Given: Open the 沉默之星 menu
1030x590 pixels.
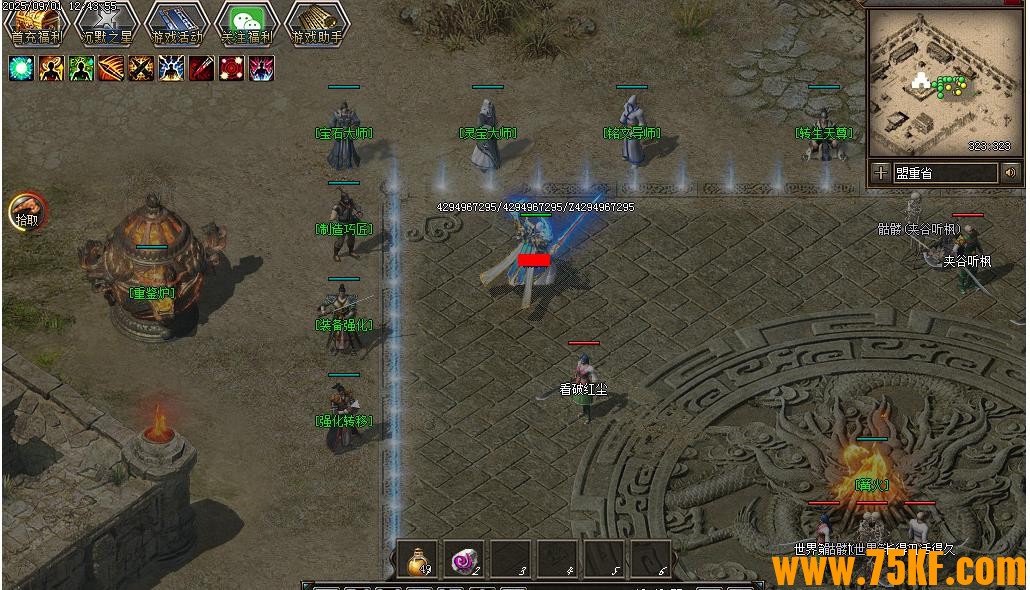Looking at the screenshot, I should tap(106, 24).
